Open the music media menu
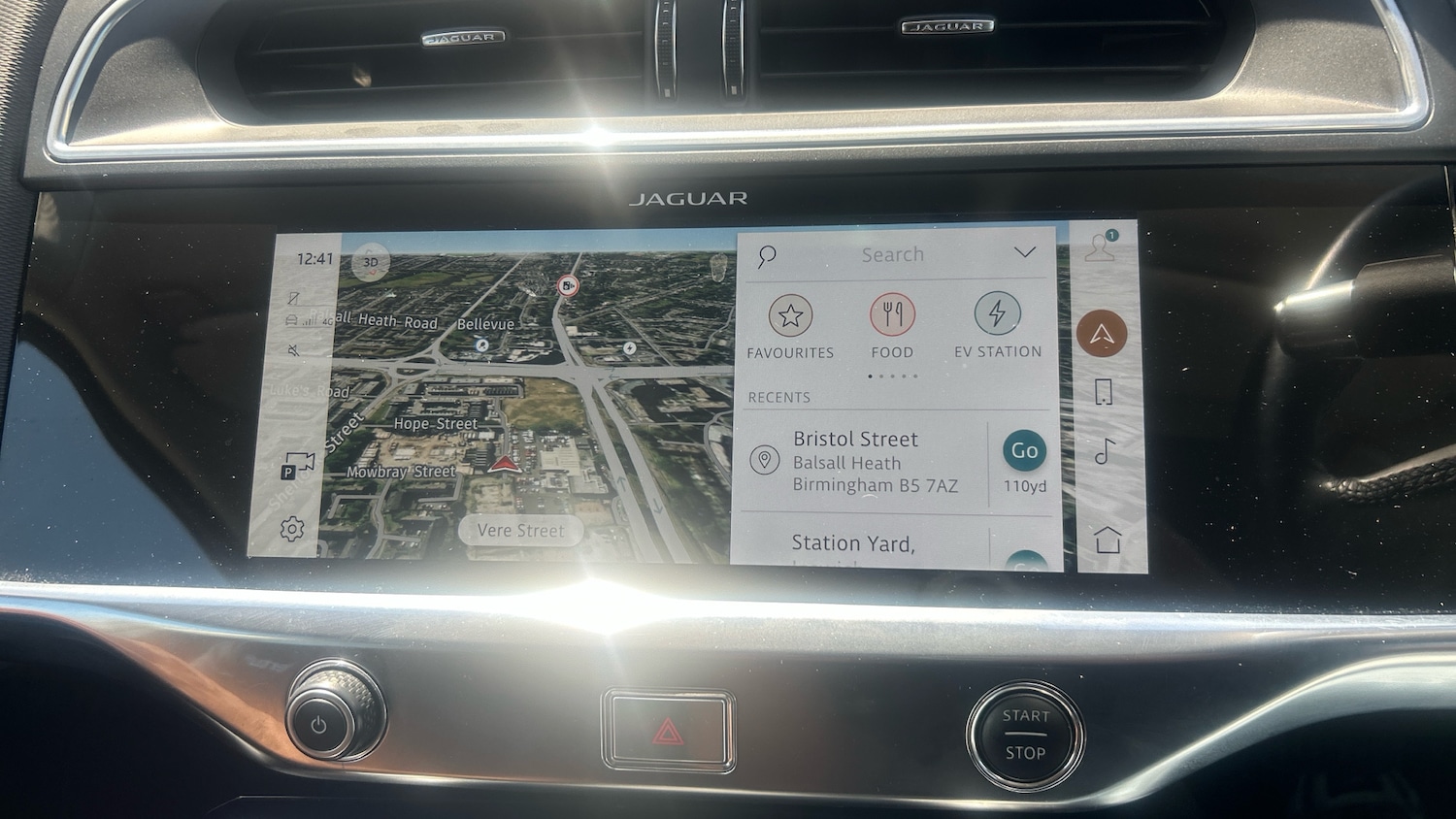Viewport: 1456px width, 819px height. 1105,451
